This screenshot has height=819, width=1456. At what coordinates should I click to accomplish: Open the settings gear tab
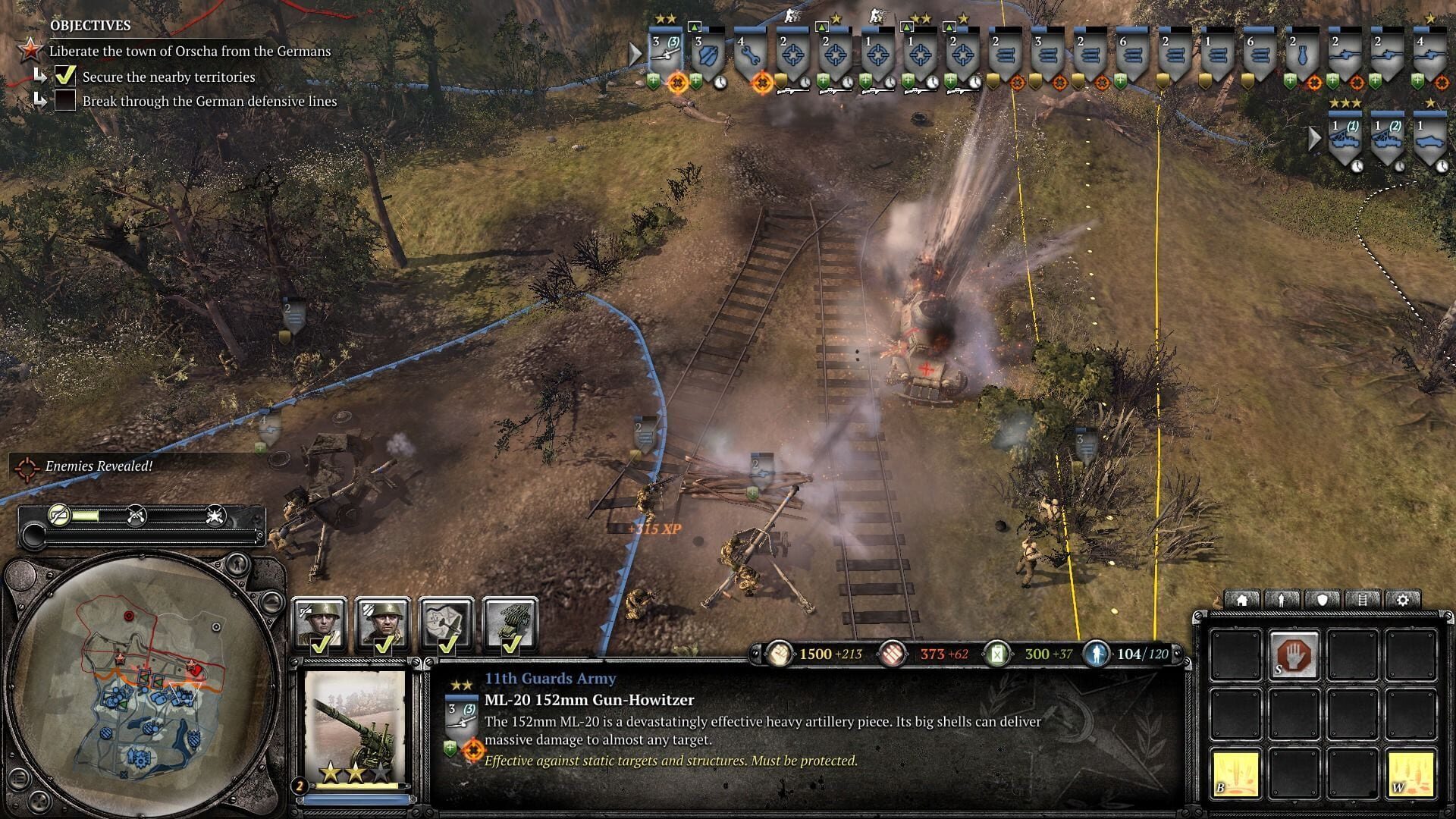click(x=1403, y=600)
